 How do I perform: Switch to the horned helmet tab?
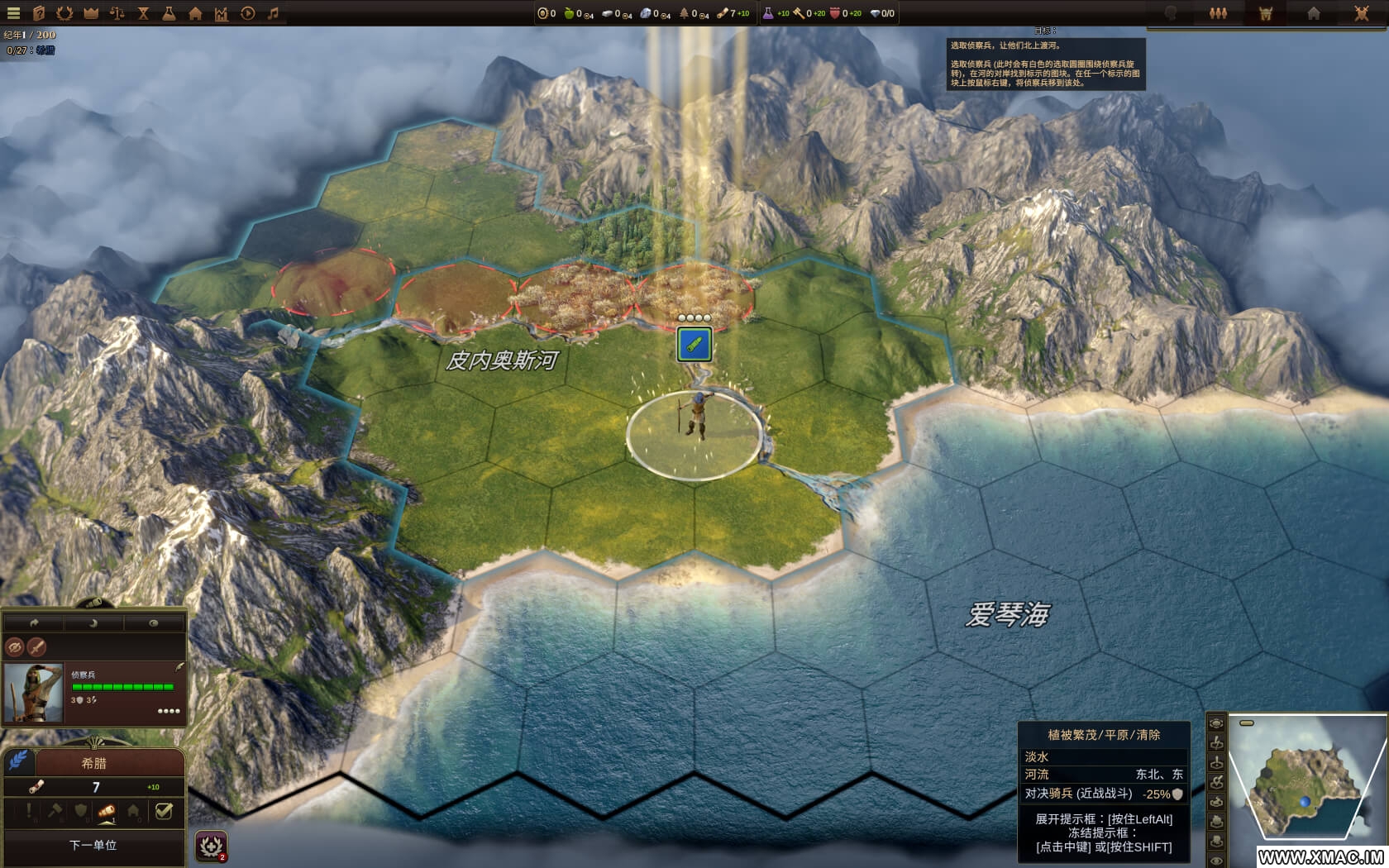pyautogui.click(x=1266, y=13)
